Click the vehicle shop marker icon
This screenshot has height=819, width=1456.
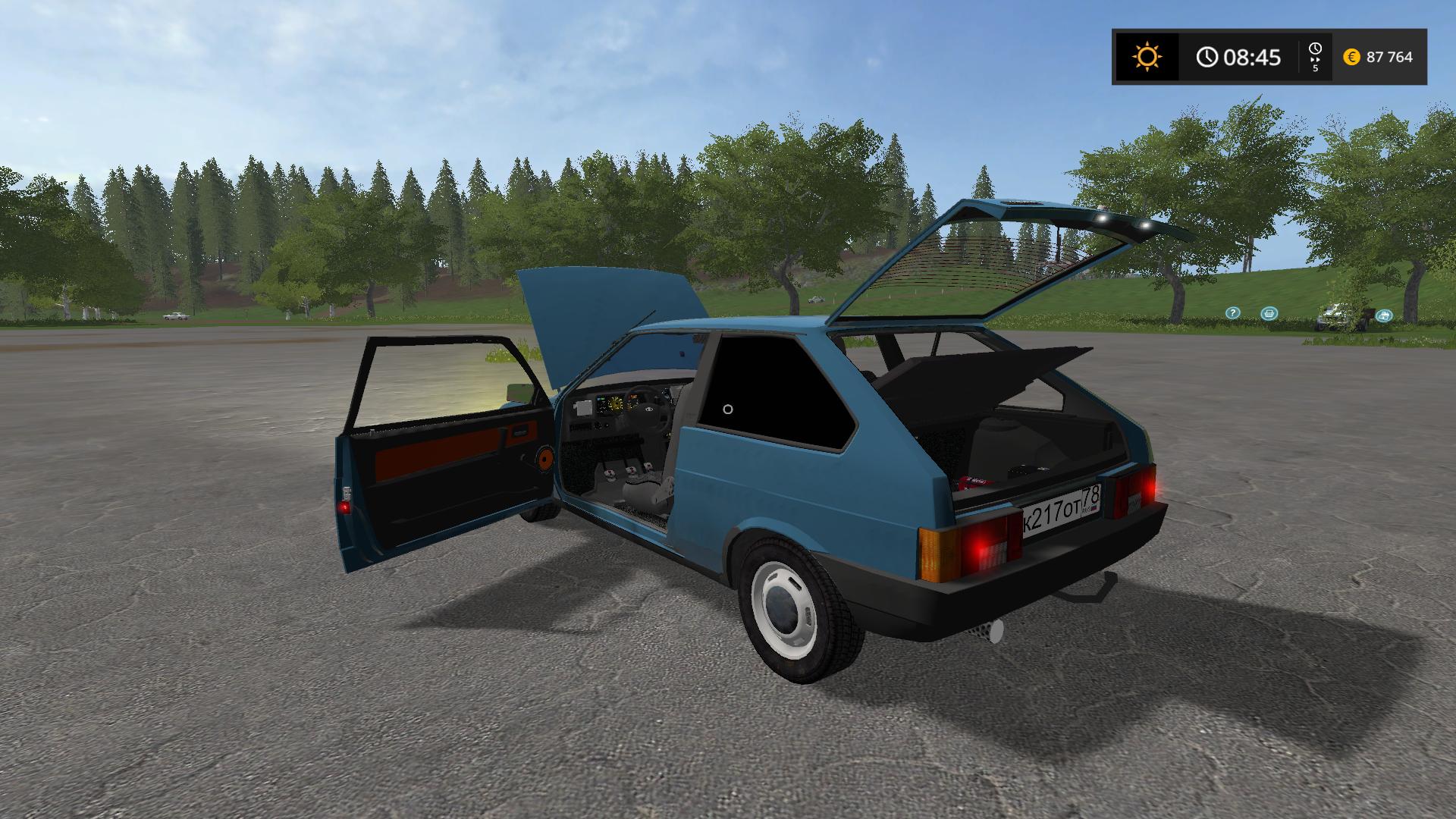pos(1384,315)
